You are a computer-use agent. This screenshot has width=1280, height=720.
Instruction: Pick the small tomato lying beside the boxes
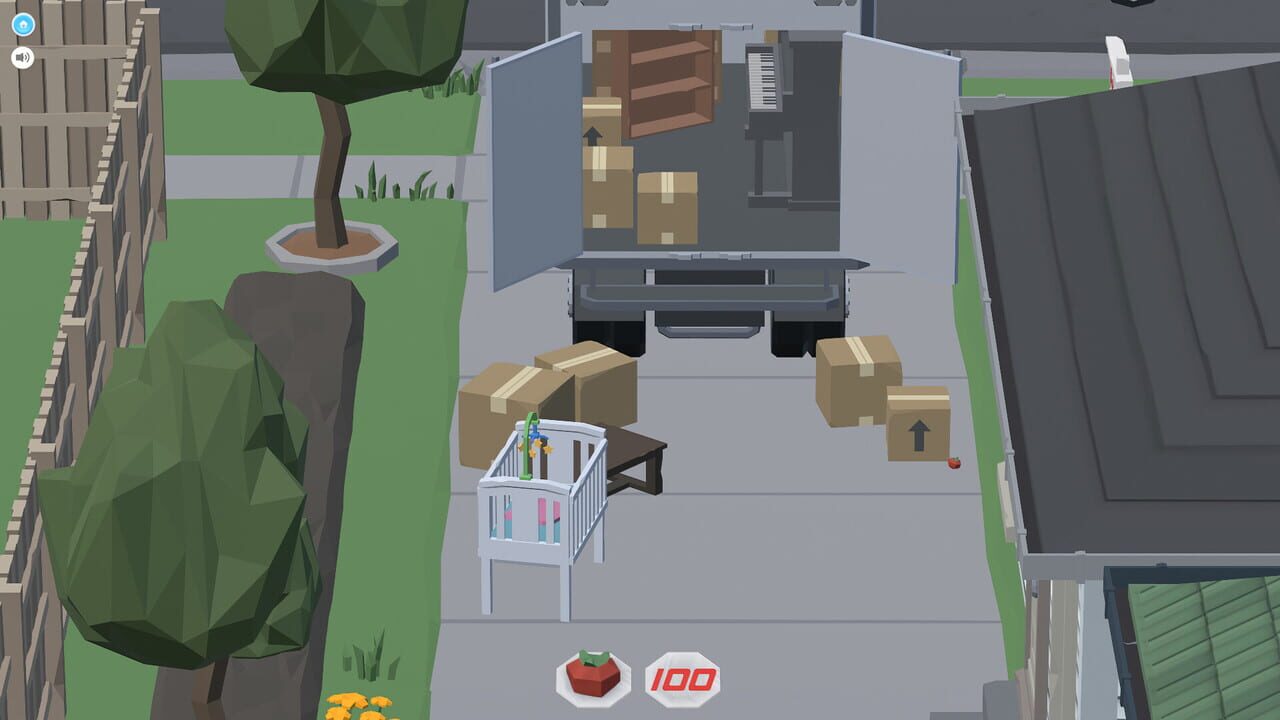(x=954, y=463)
